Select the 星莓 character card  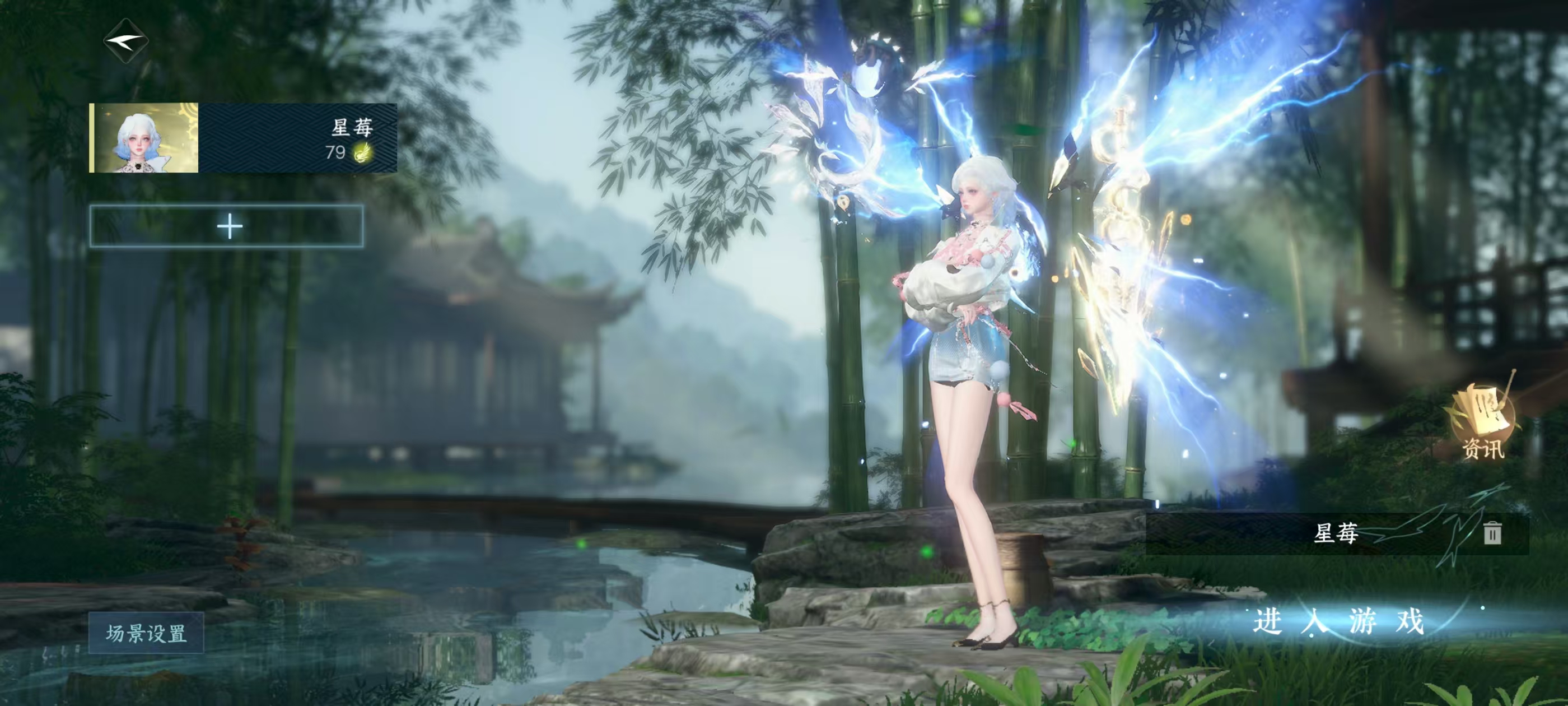click(x=244, y=138)
